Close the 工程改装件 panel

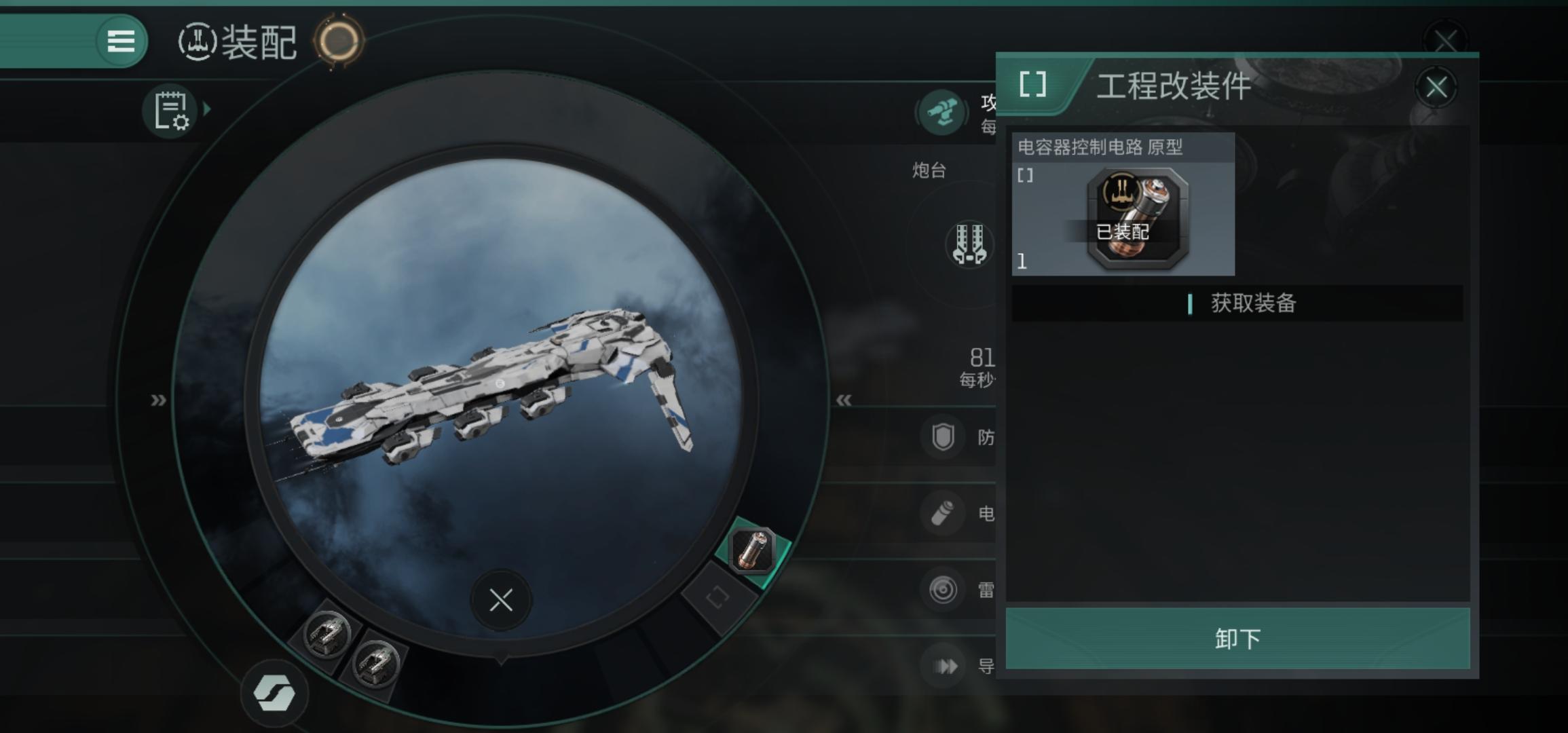coord(1436,88)
